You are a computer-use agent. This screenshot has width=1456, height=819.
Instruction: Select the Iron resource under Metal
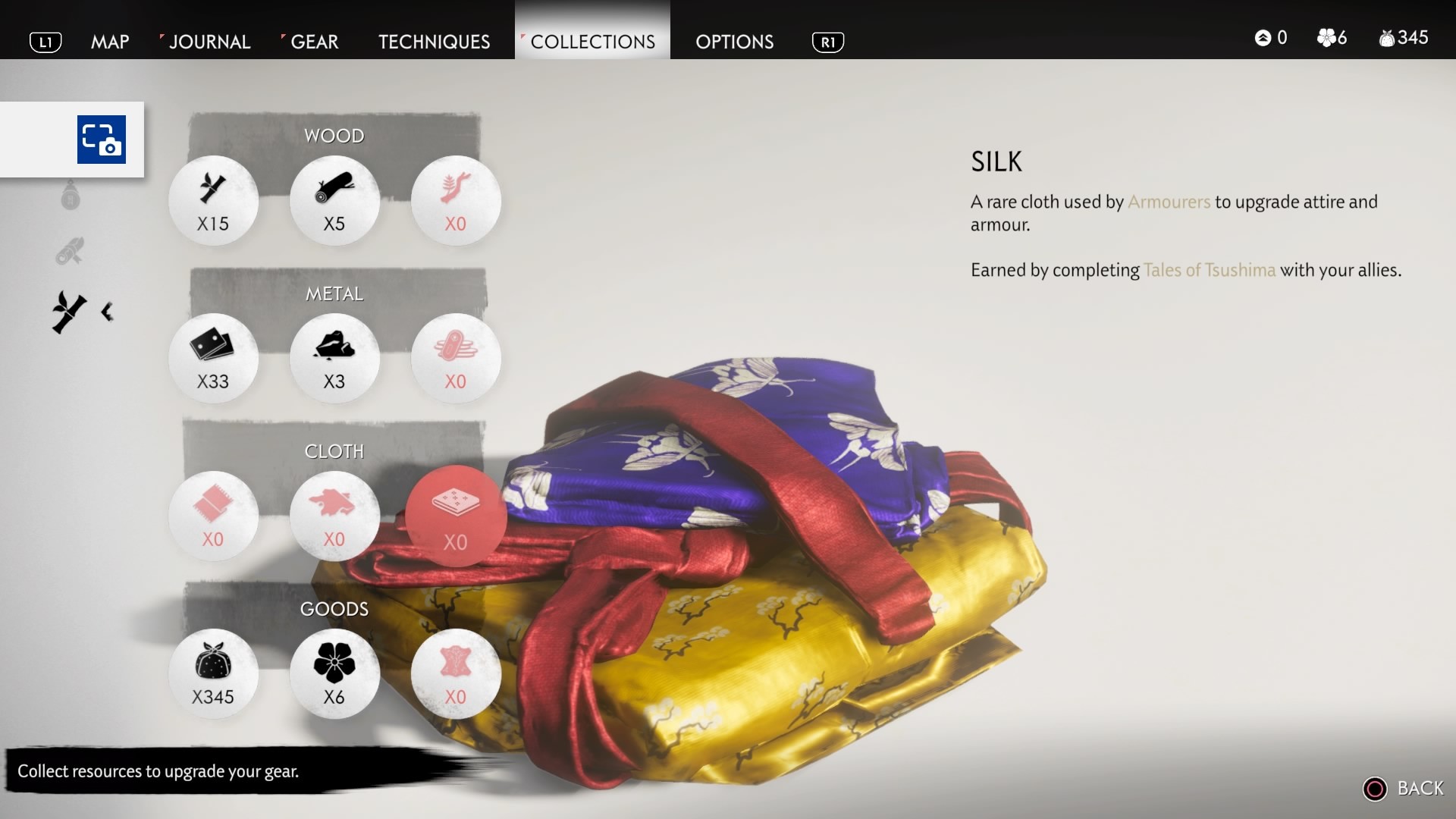click(x=213, y=358)
